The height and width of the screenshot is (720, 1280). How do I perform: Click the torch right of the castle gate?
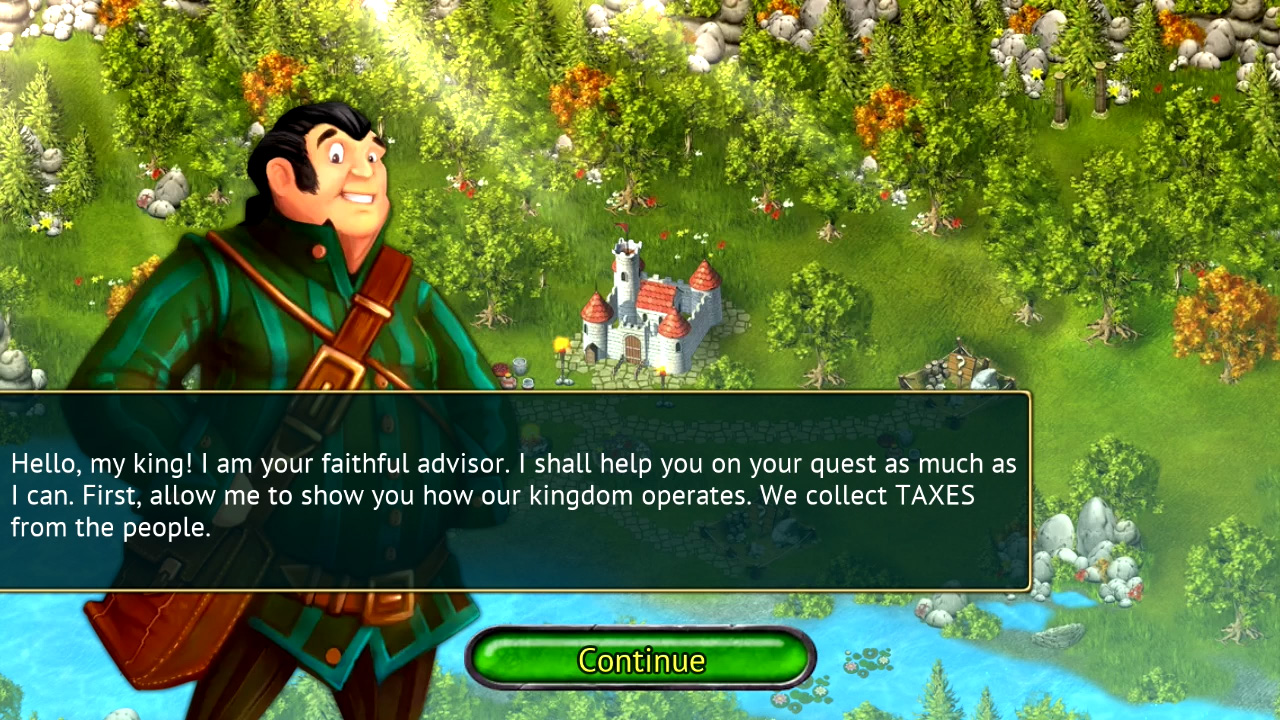pyautogui.click(x=663, y=372)
